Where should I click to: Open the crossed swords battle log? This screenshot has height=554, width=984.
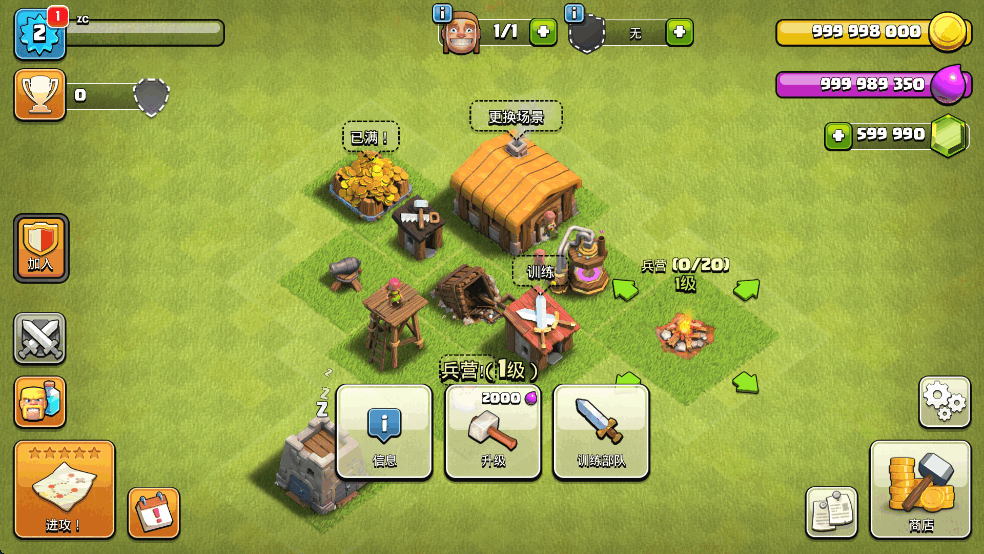(x=40, y=338)
